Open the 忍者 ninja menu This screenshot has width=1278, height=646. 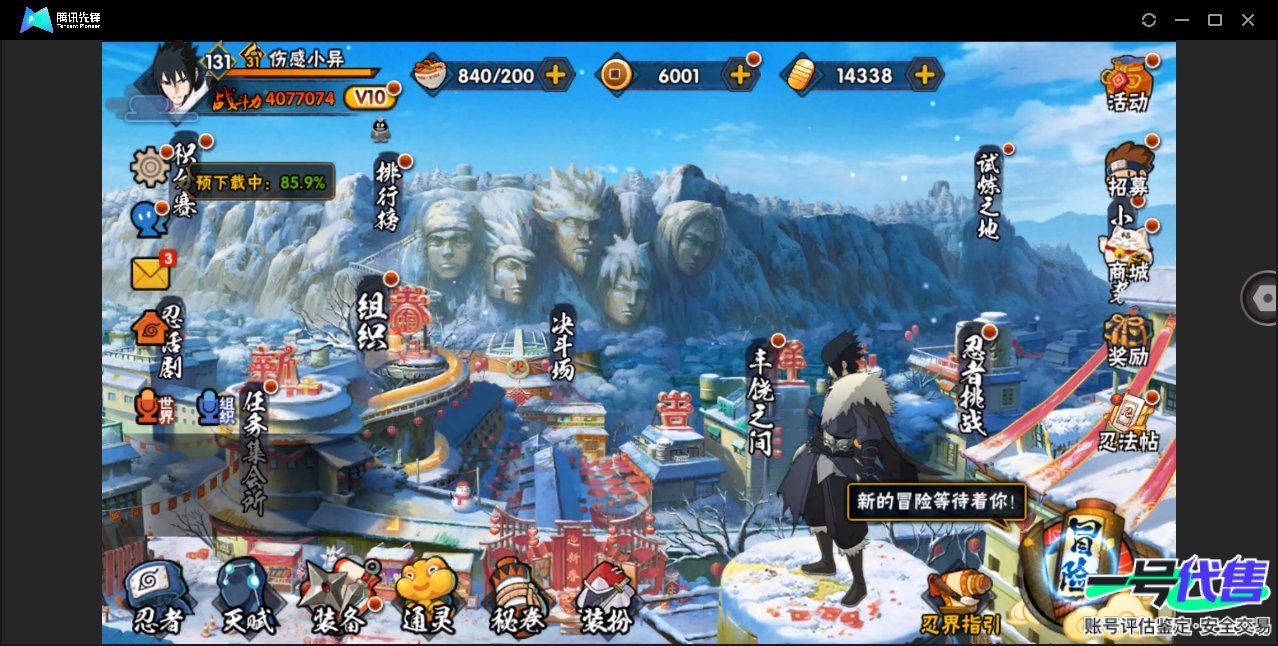(x=157, y=598)
